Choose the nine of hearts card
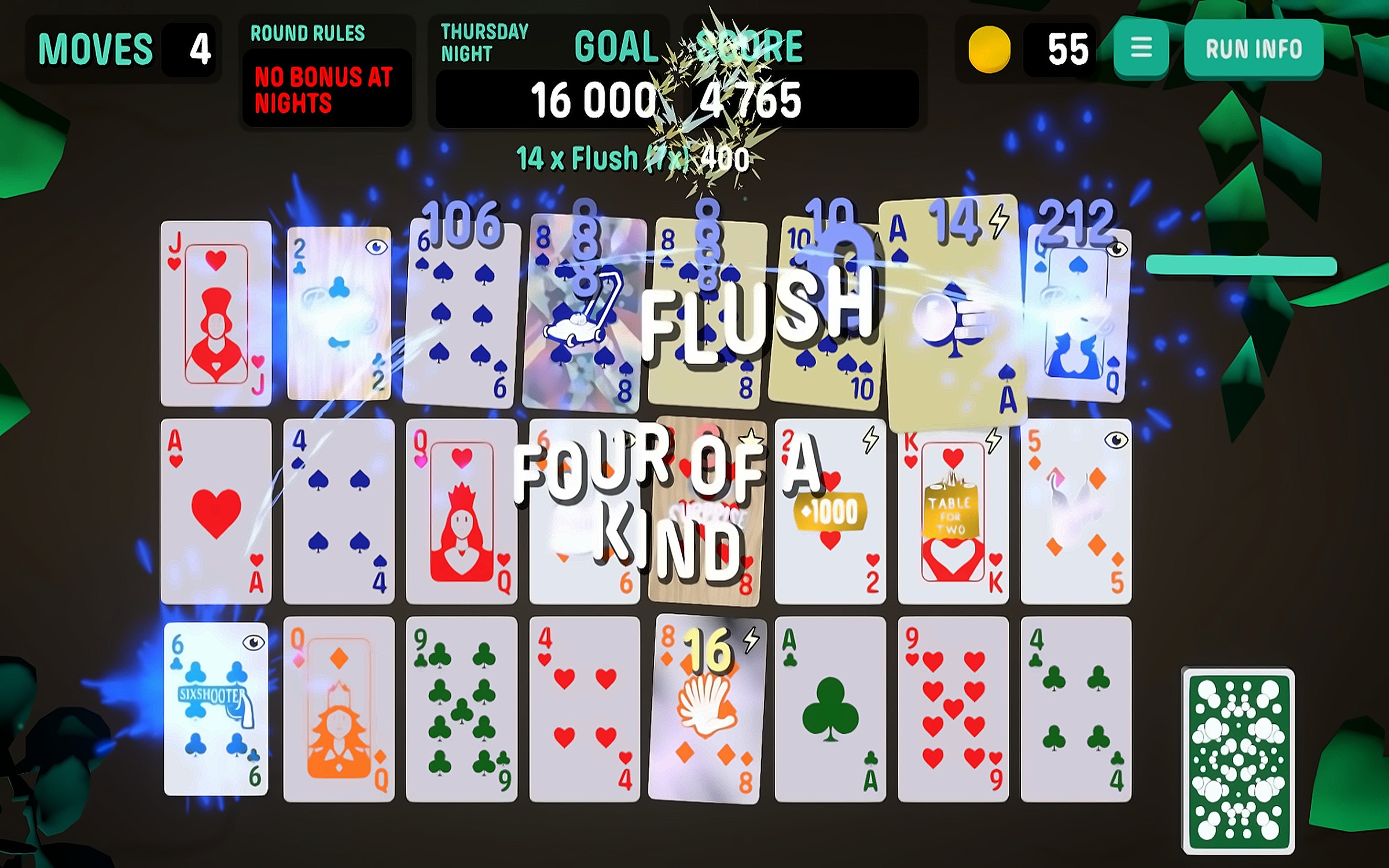 coord(953,709)
